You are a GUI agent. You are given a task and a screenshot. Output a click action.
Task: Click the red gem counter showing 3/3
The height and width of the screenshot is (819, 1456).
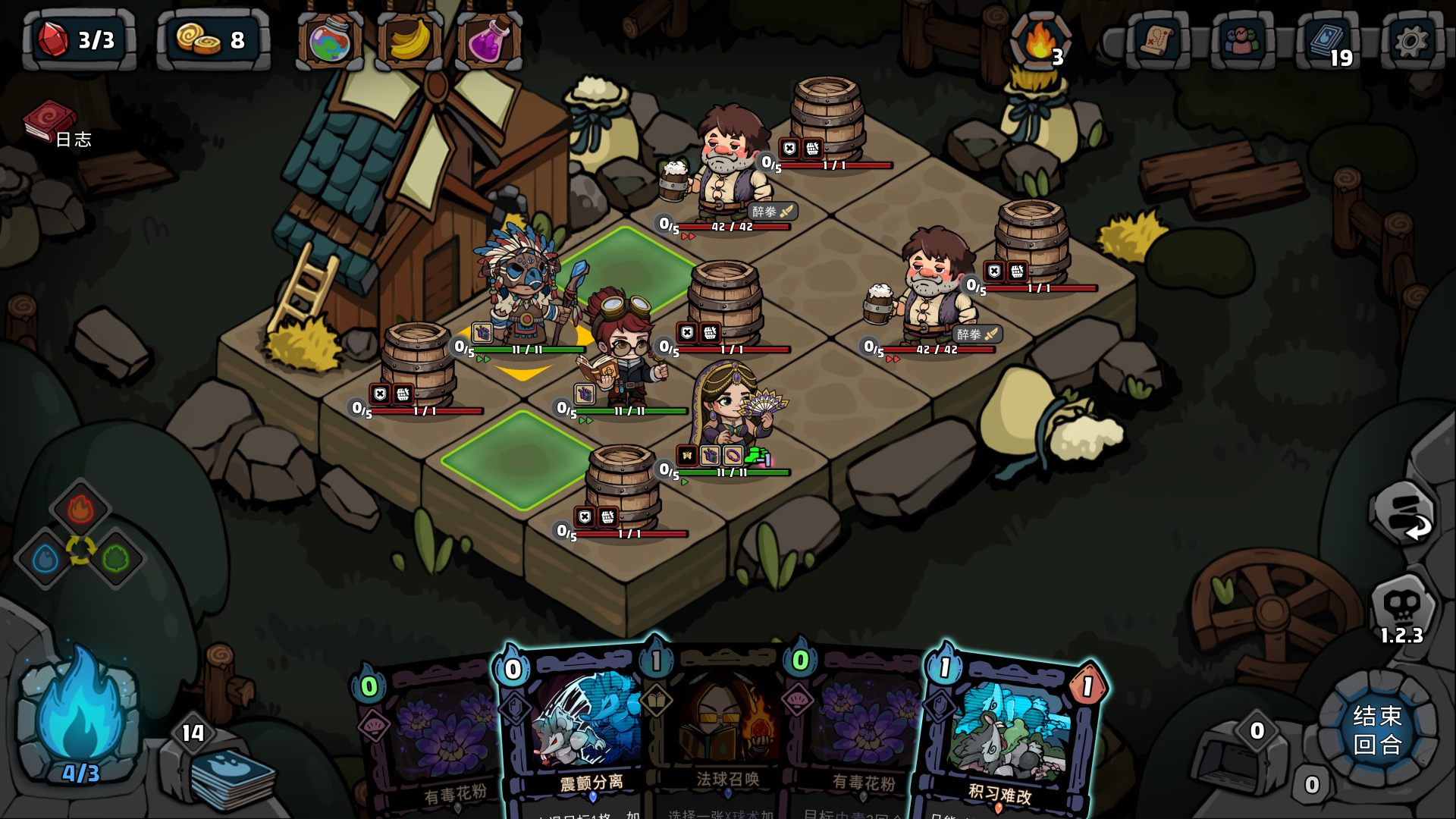coord(76,38)
